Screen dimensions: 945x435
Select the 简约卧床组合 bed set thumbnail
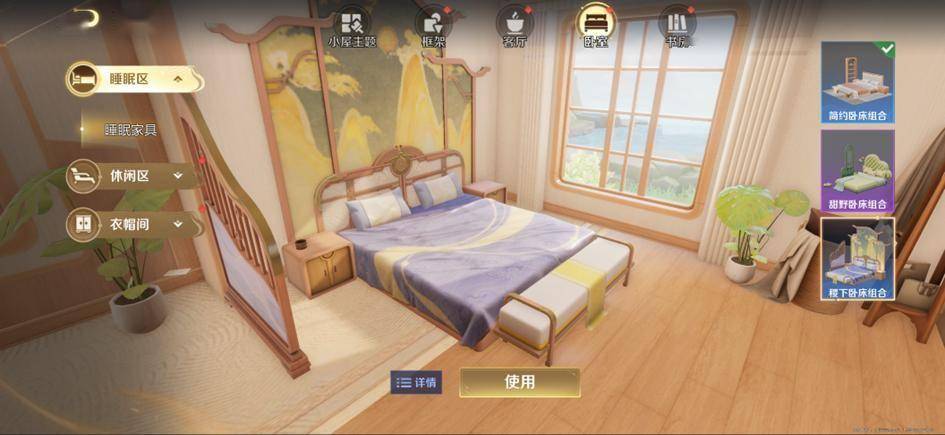[857, 83]
